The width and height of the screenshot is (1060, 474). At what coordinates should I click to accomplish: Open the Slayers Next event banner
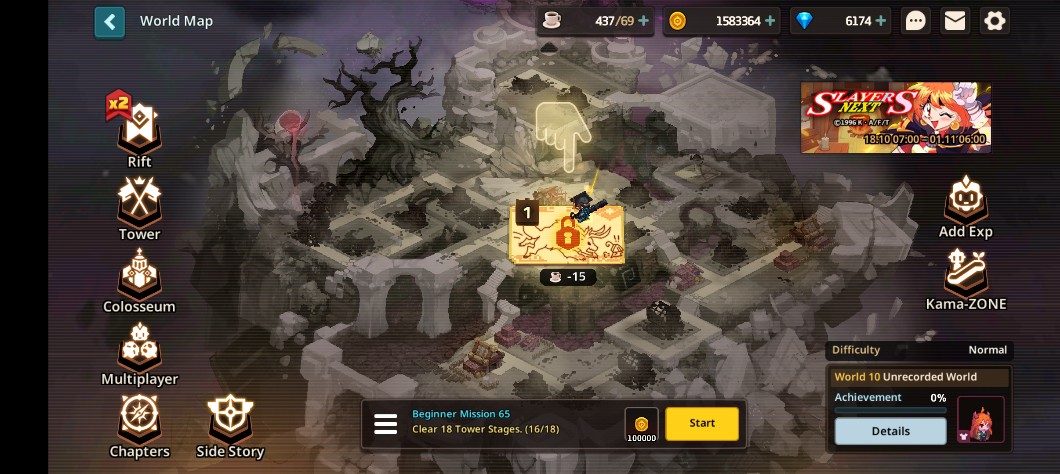click(x=895, y=117)
